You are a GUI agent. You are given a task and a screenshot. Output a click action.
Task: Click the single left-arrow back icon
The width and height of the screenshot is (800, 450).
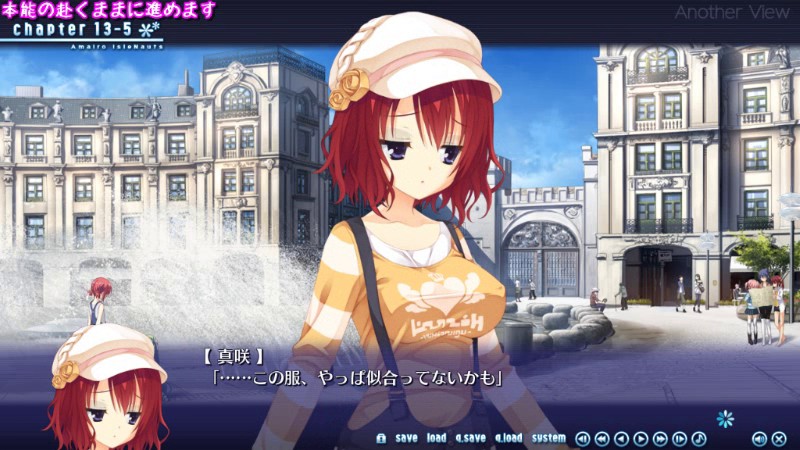621,438
